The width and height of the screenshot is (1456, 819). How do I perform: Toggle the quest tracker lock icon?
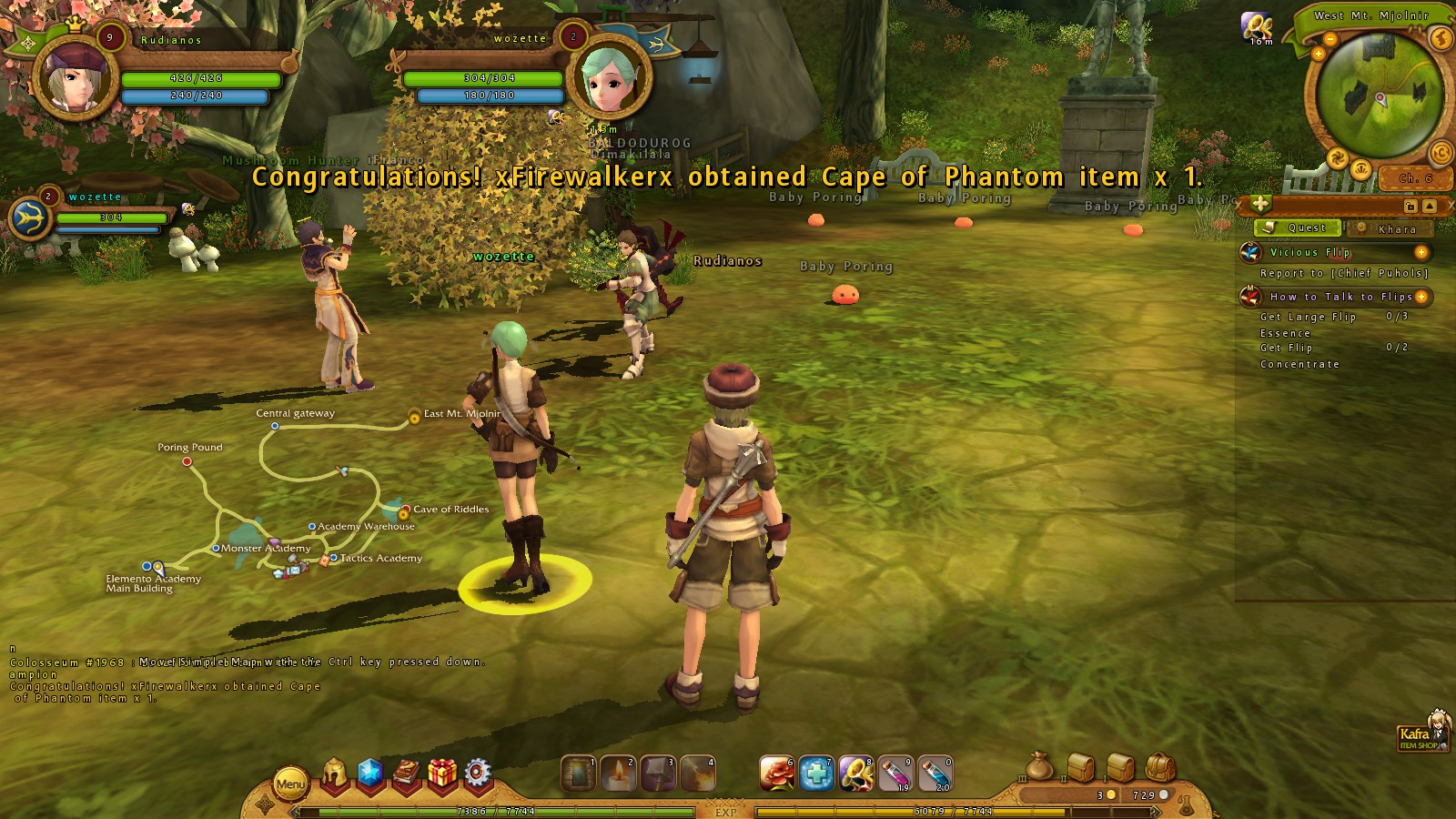pyautogui.click(x=1410, y=207)
